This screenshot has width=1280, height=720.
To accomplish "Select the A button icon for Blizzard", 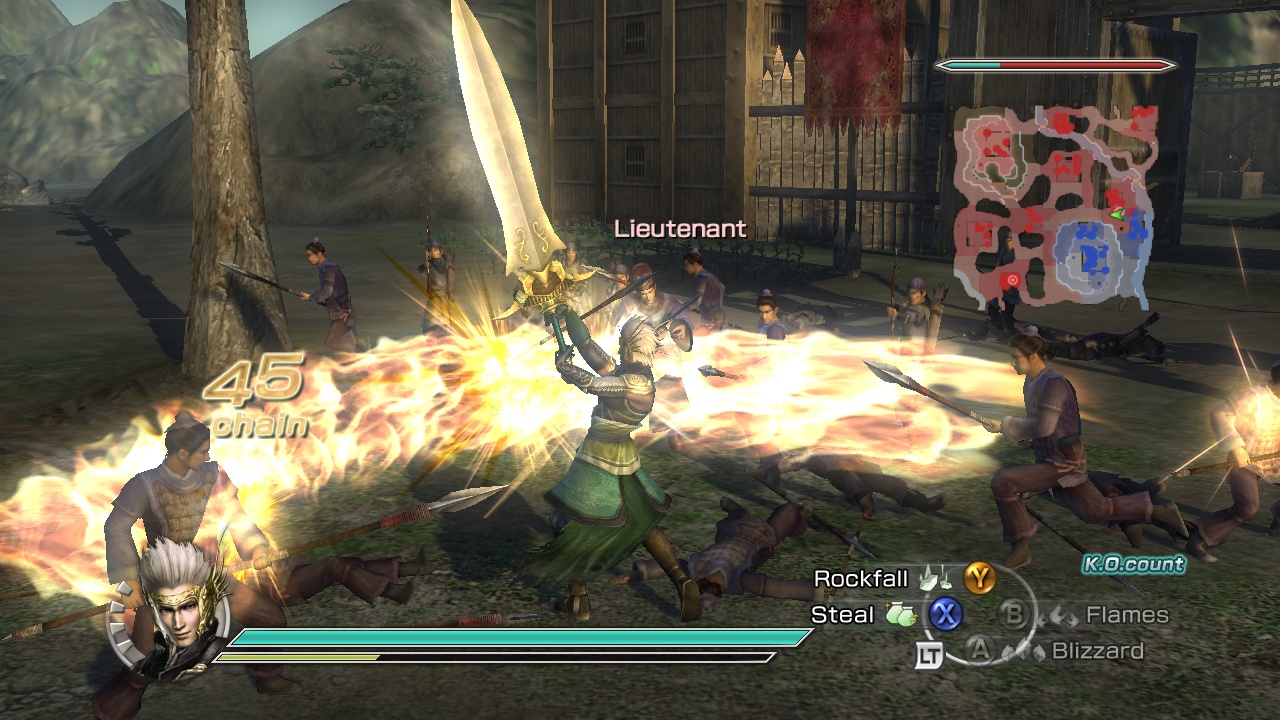I will pos(981,650).
